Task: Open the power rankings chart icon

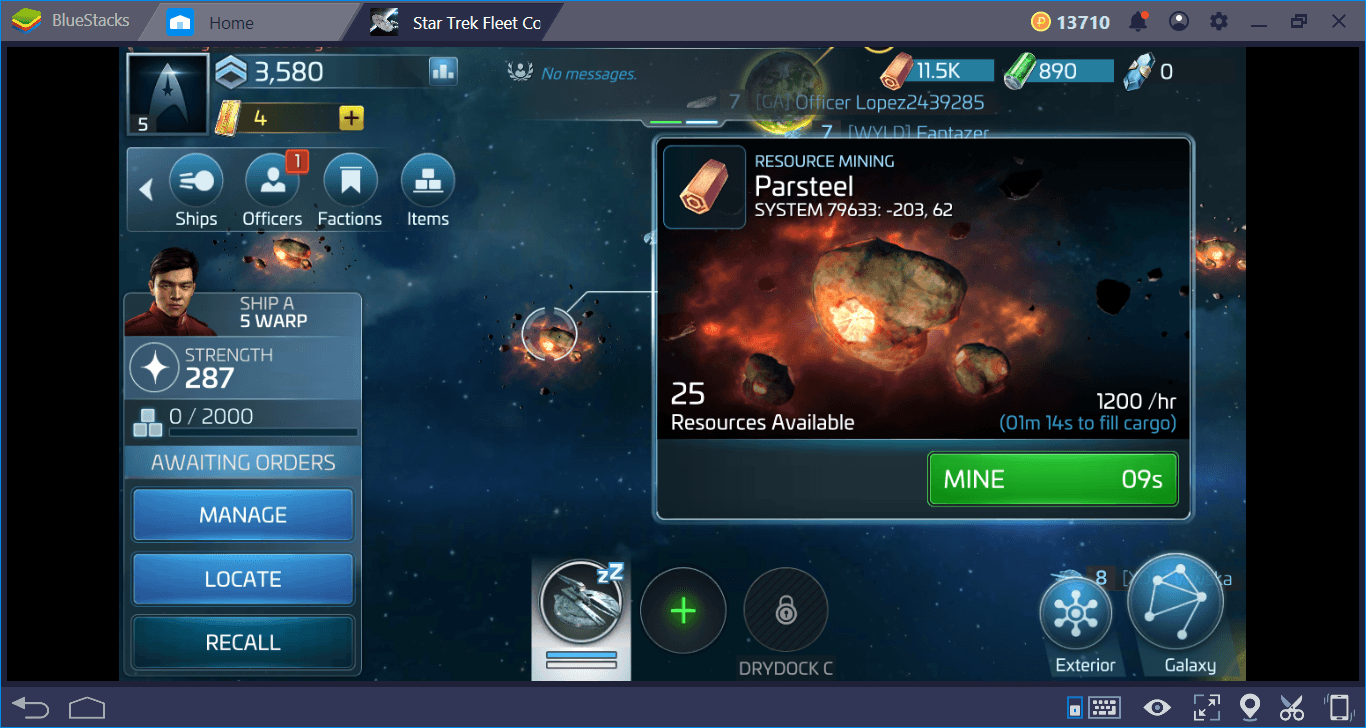Action: pyautogui.click(x=443, y=71)
